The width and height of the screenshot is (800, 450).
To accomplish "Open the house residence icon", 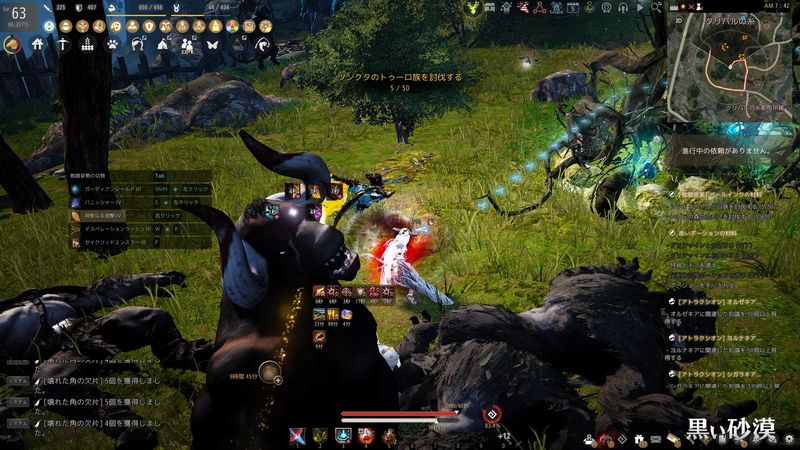I will 37,45.
